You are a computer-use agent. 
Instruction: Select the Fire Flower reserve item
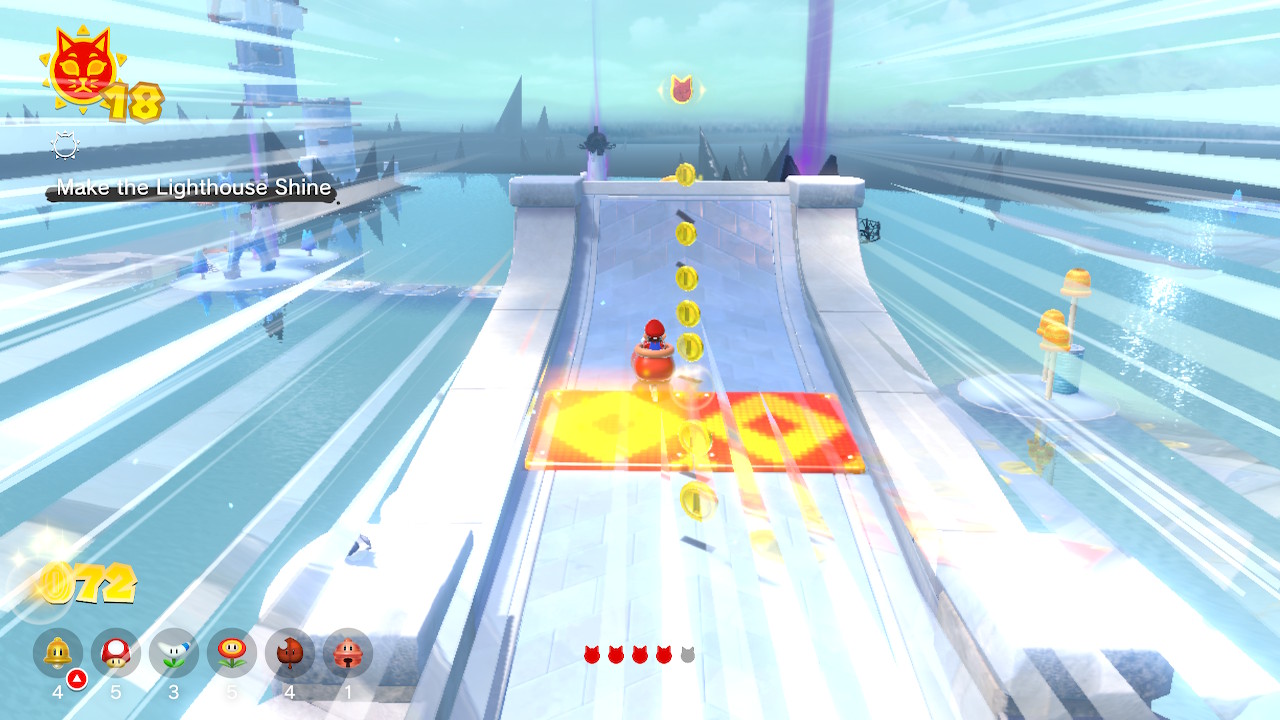tap(232, 654)
